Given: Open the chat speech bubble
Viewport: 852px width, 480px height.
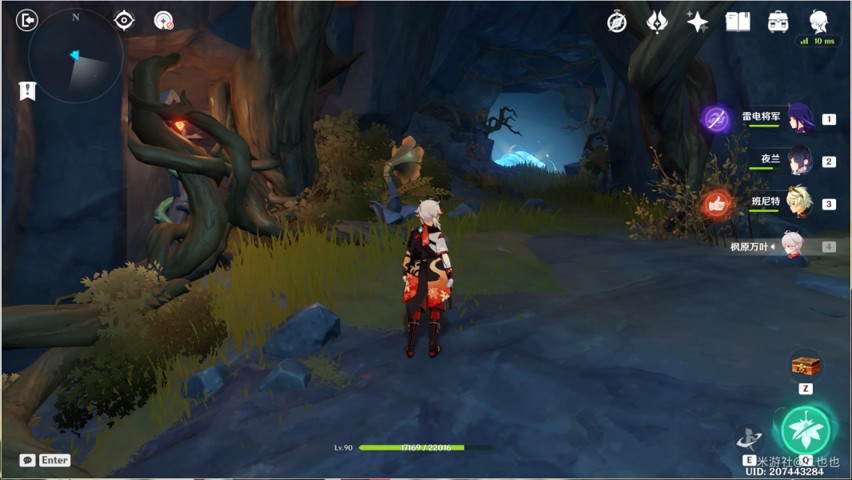Looking at the screenshot, I should (x=27, y=460).
